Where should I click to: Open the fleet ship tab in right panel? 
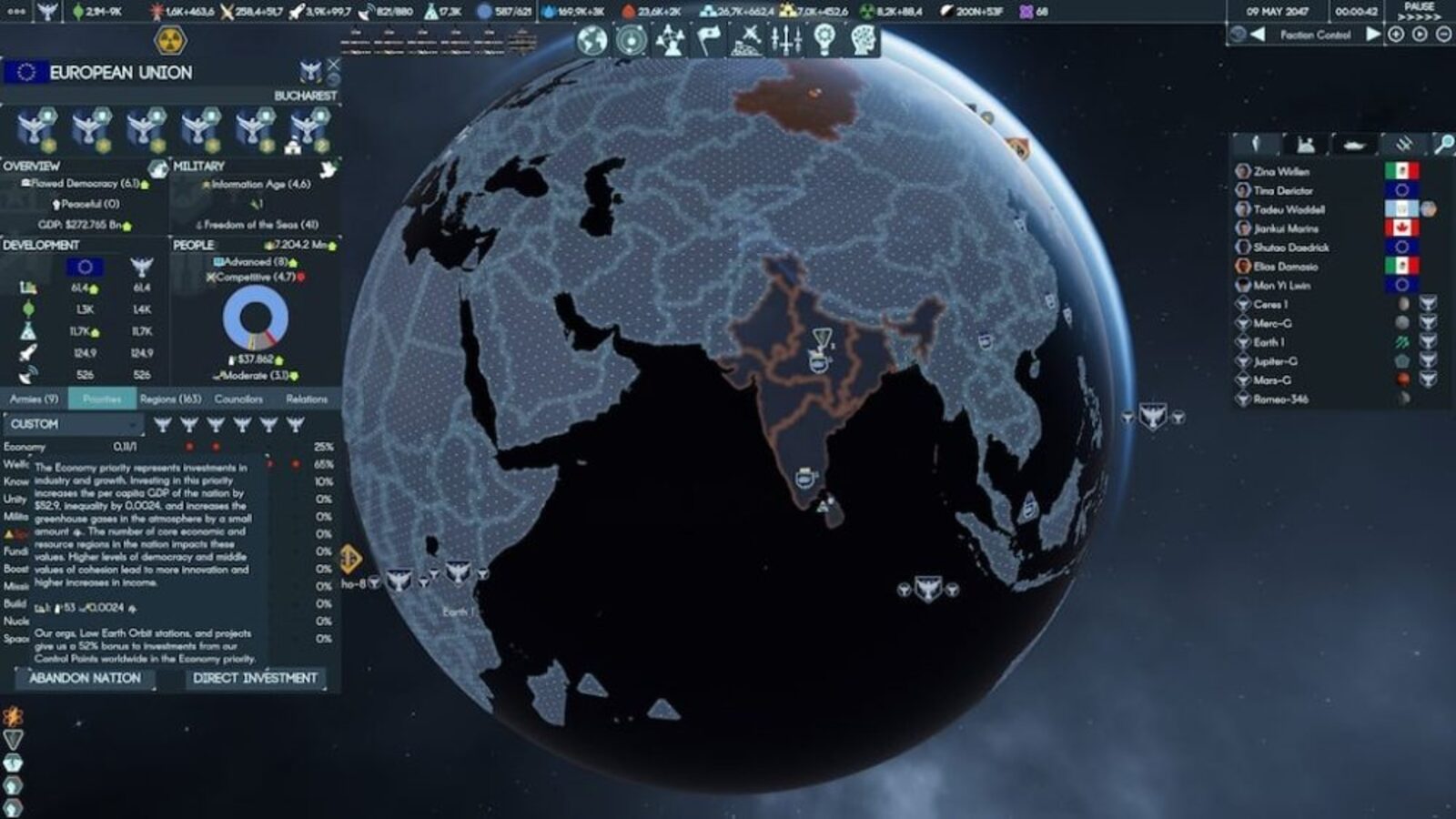pyautogui.click(x=1355, y=146)
